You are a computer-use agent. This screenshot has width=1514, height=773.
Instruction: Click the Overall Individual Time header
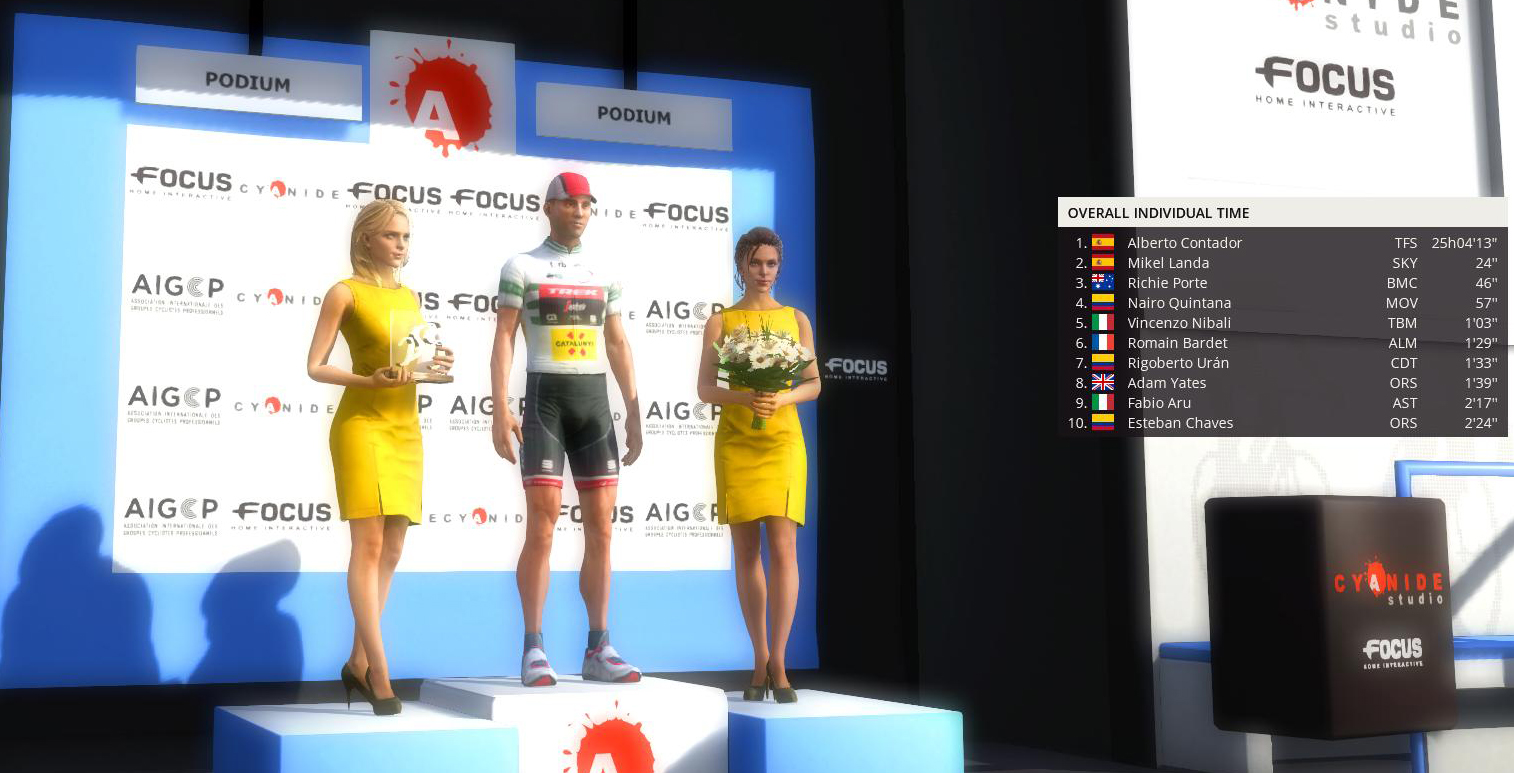pos(1158,213)
